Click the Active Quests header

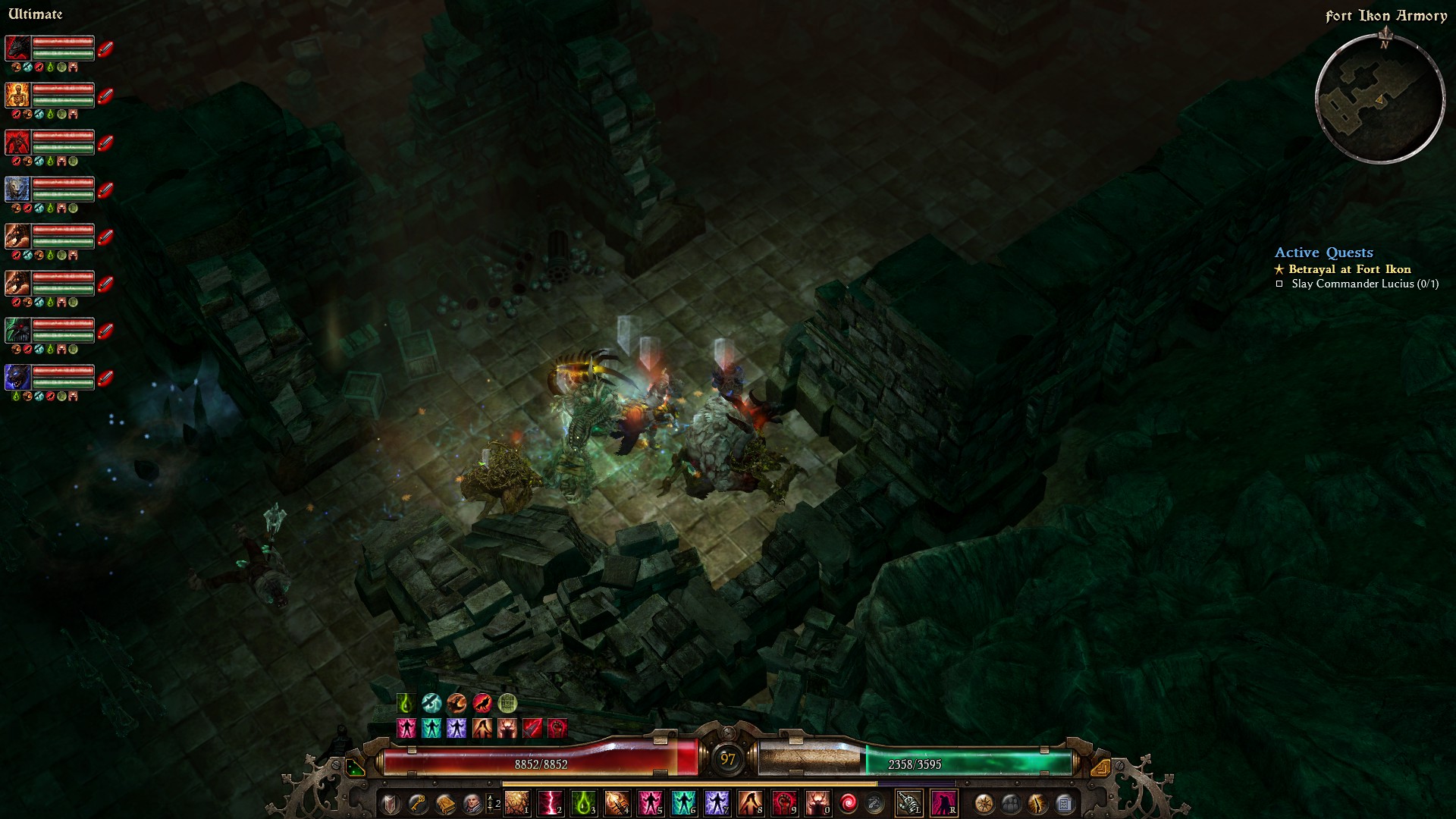point(1324,253)
